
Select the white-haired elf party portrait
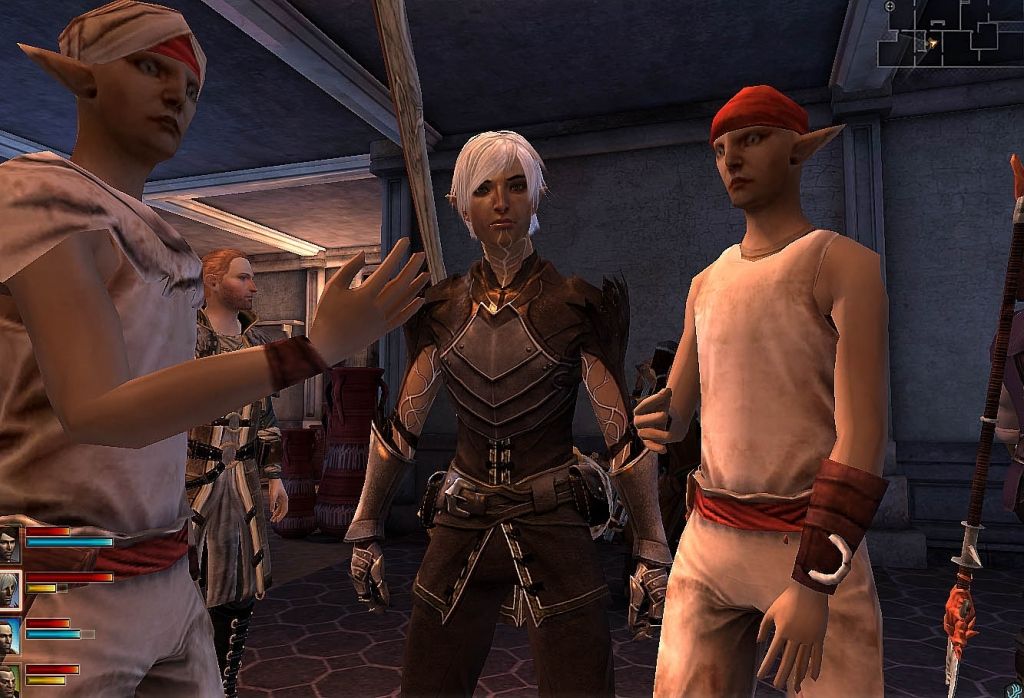point(10,589)
